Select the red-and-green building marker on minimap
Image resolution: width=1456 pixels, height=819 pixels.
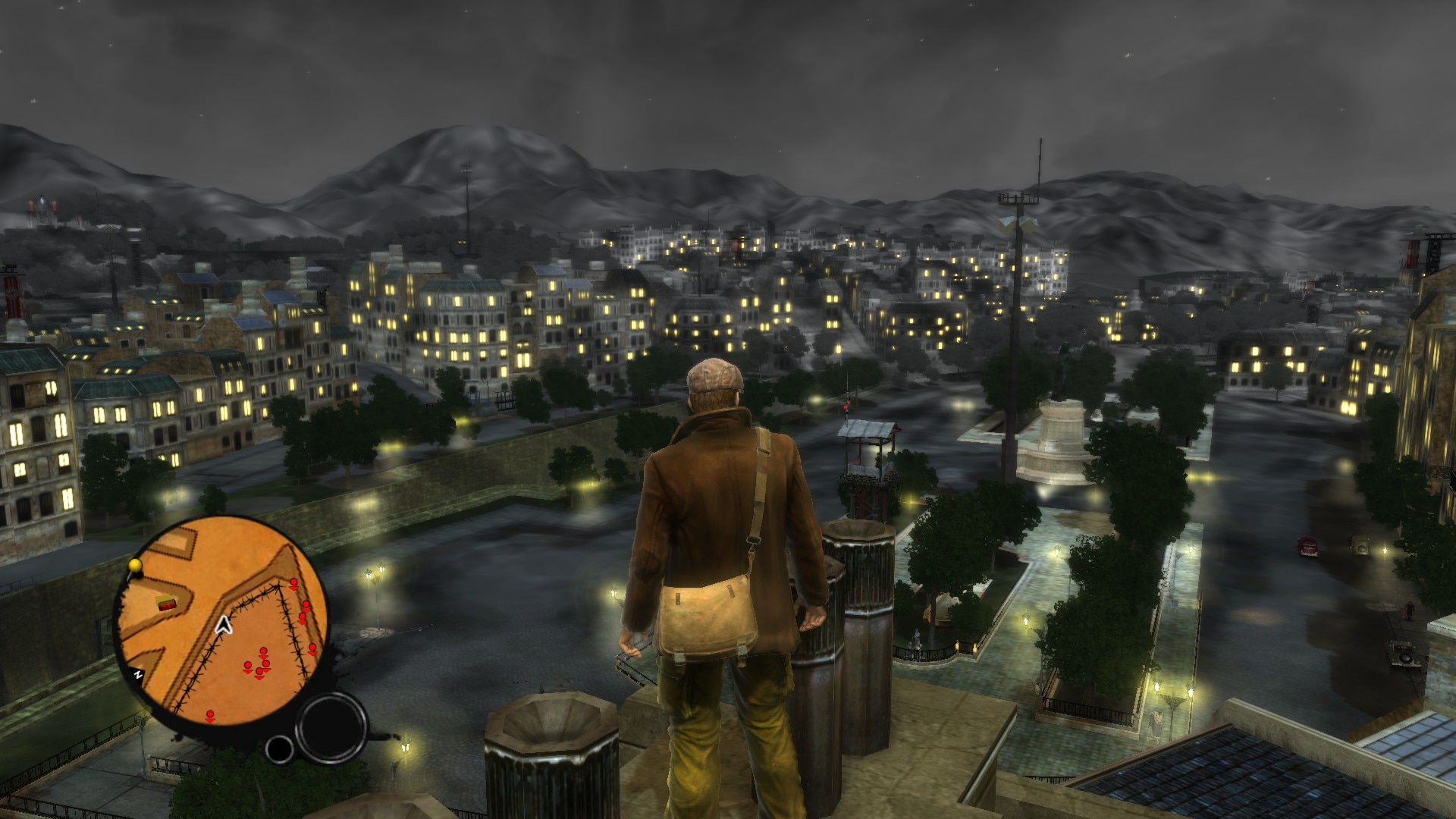[x=165, y=603]
